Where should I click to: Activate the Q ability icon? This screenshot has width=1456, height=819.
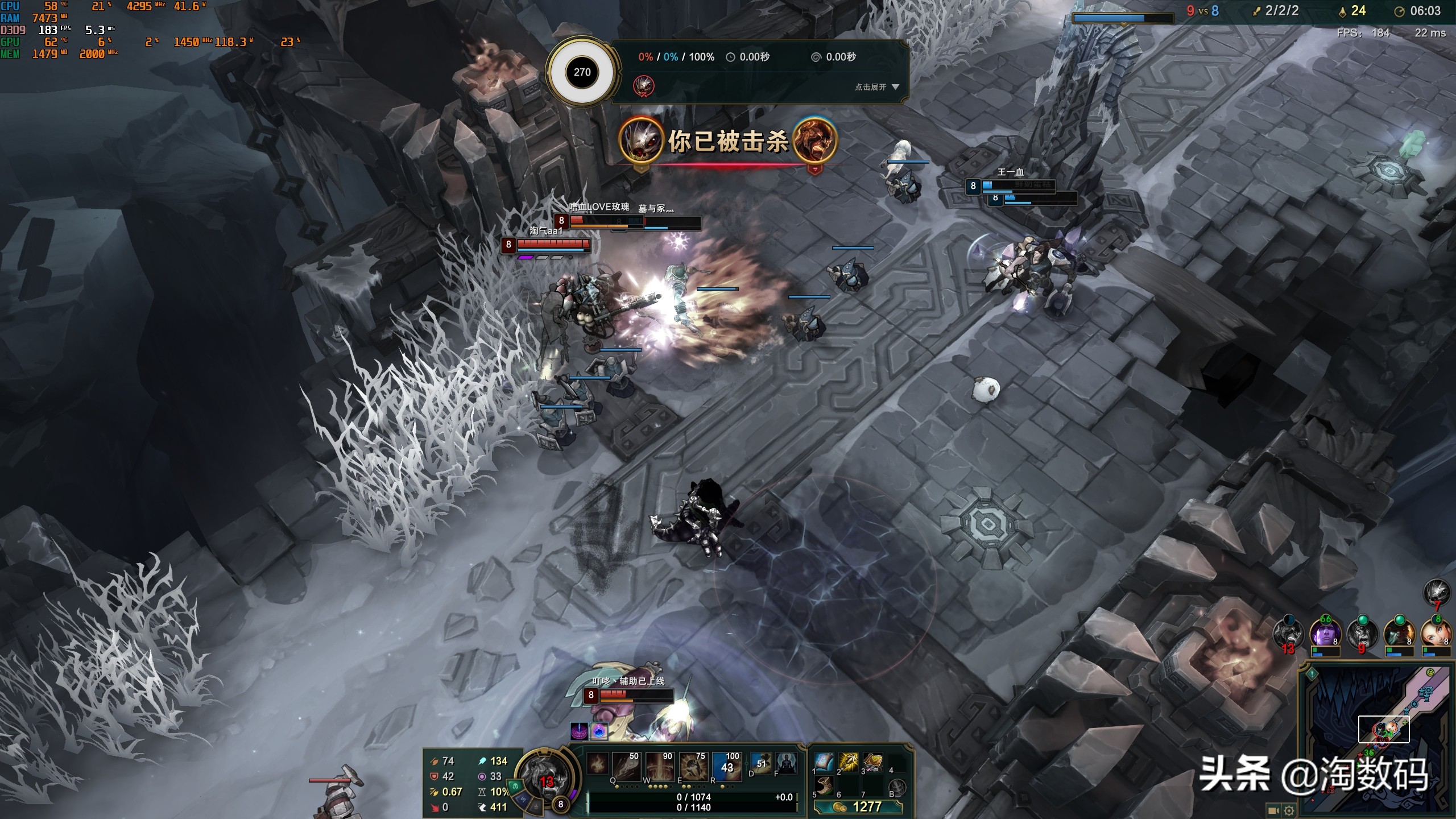pyautogui.click(x=627, y=766)
